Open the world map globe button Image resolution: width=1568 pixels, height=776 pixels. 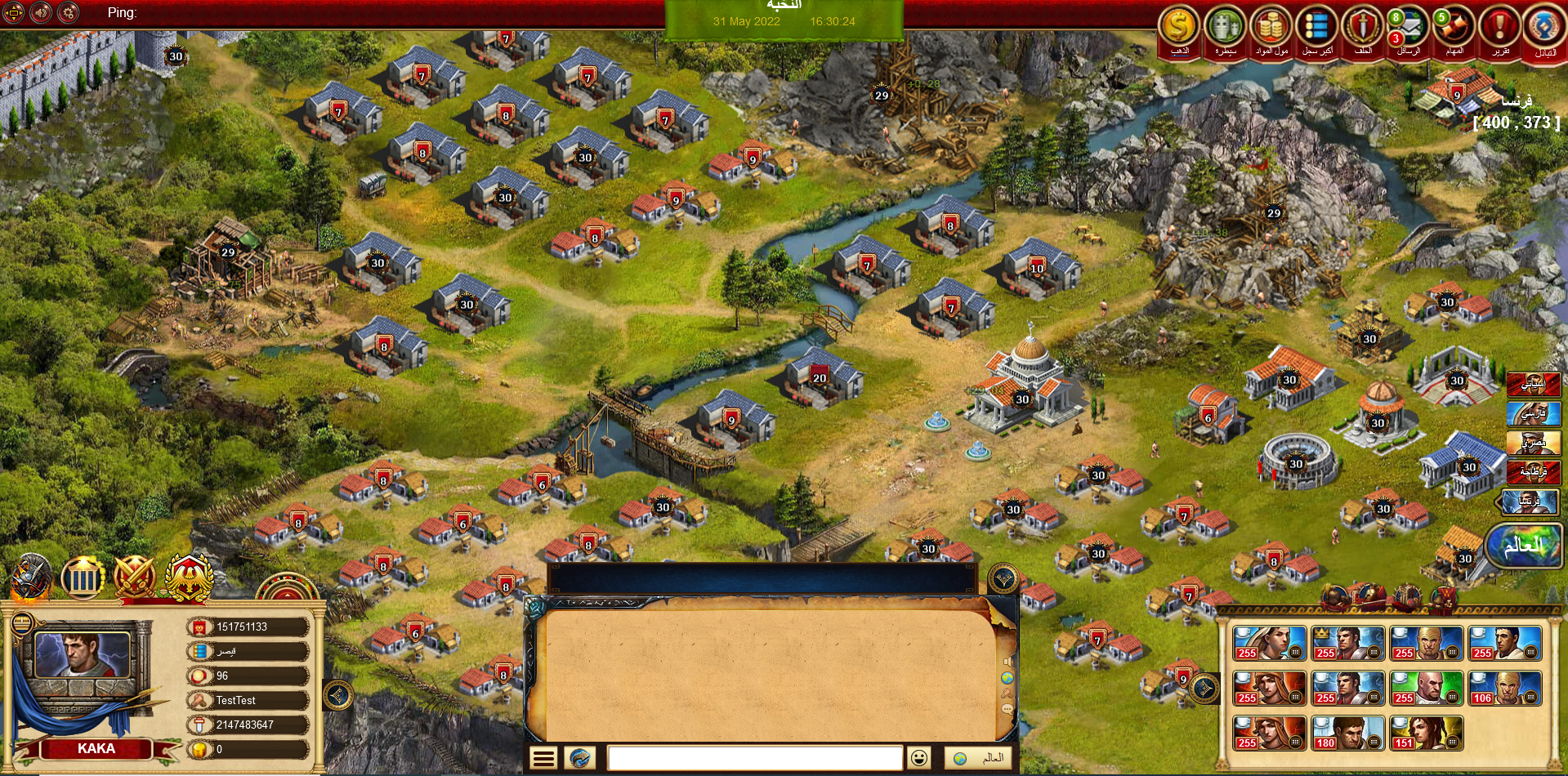point(1524,545)
